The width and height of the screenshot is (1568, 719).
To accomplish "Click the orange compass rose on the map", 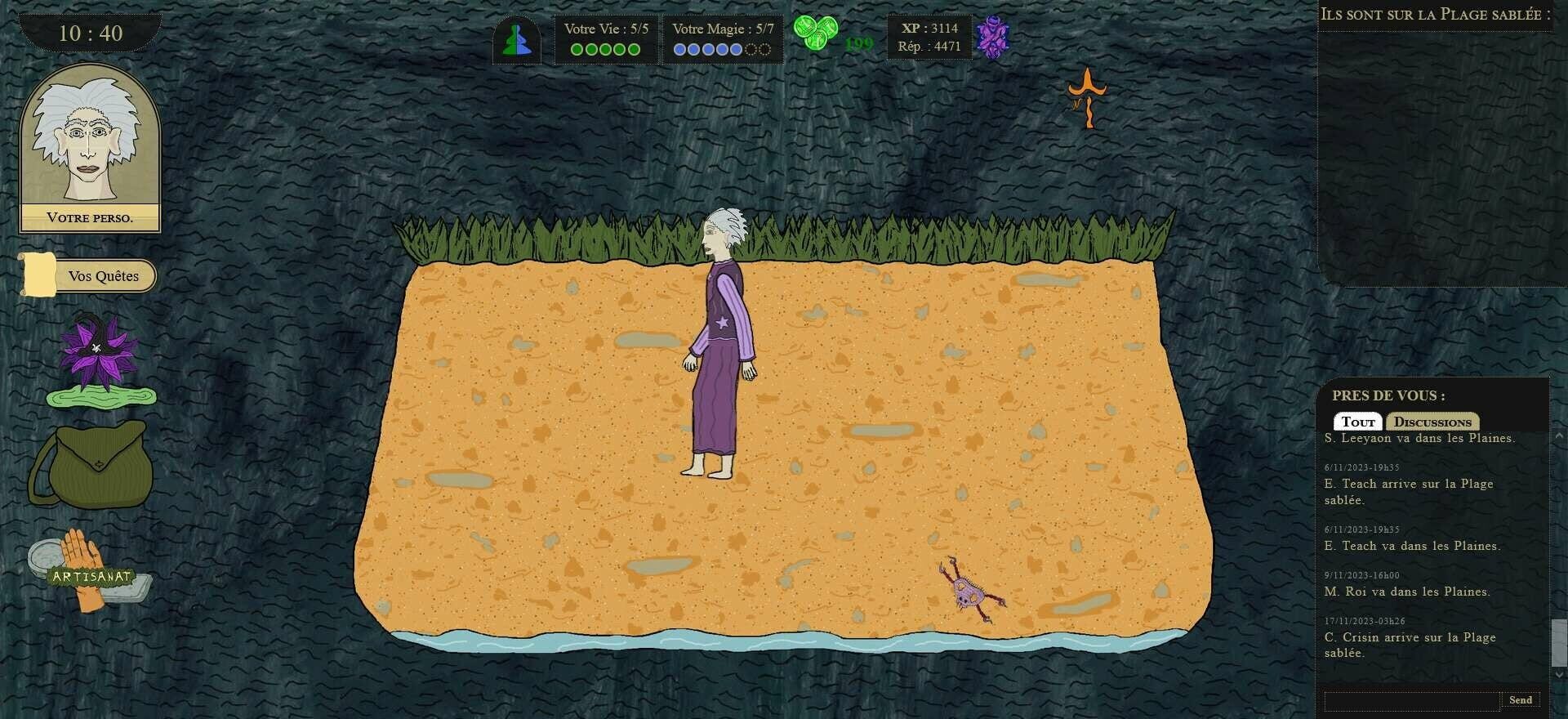I will tap(1086, 98).
